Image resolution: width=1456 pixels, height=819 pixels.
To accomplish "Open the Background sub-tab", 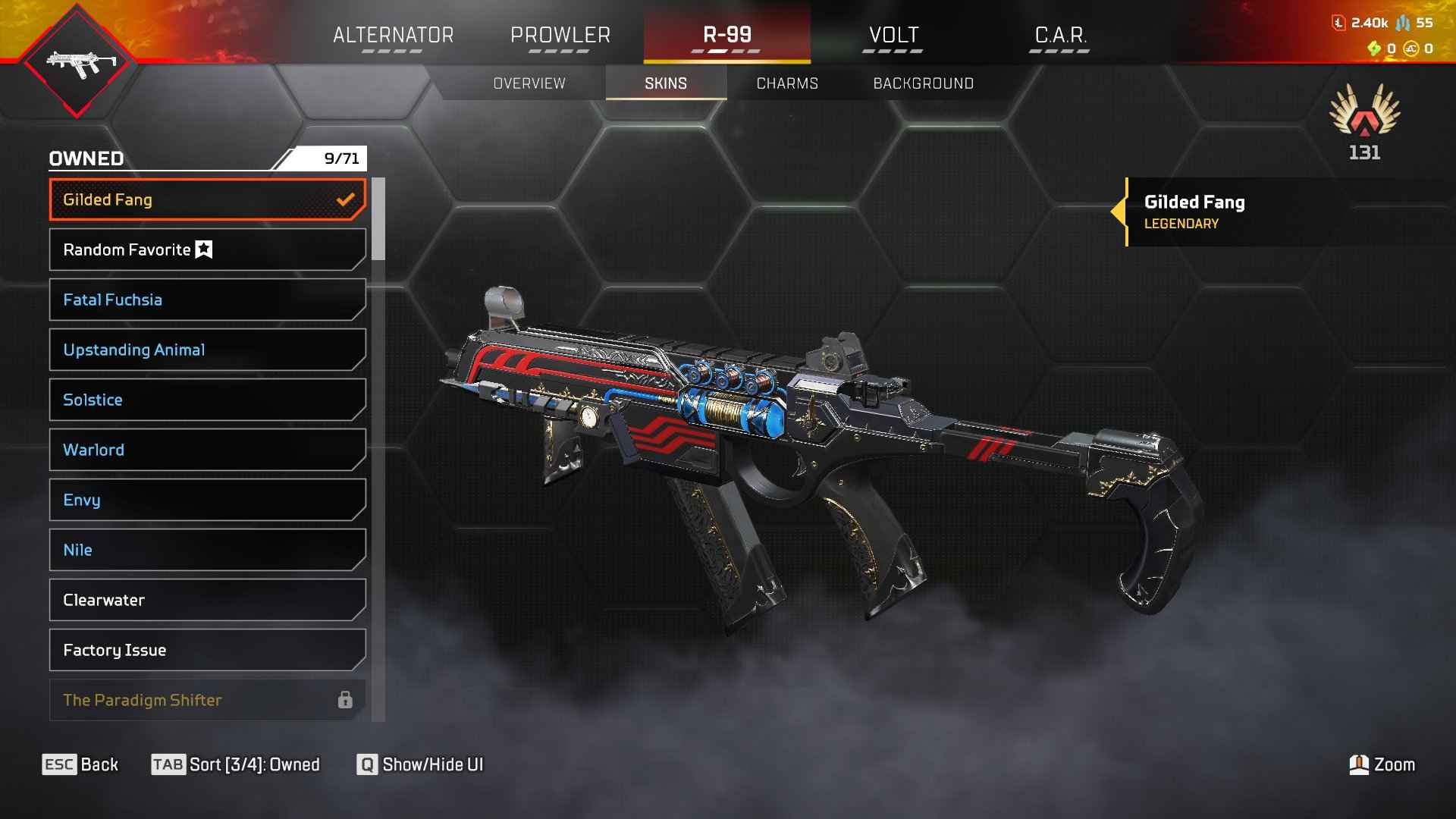I will 923,83.
